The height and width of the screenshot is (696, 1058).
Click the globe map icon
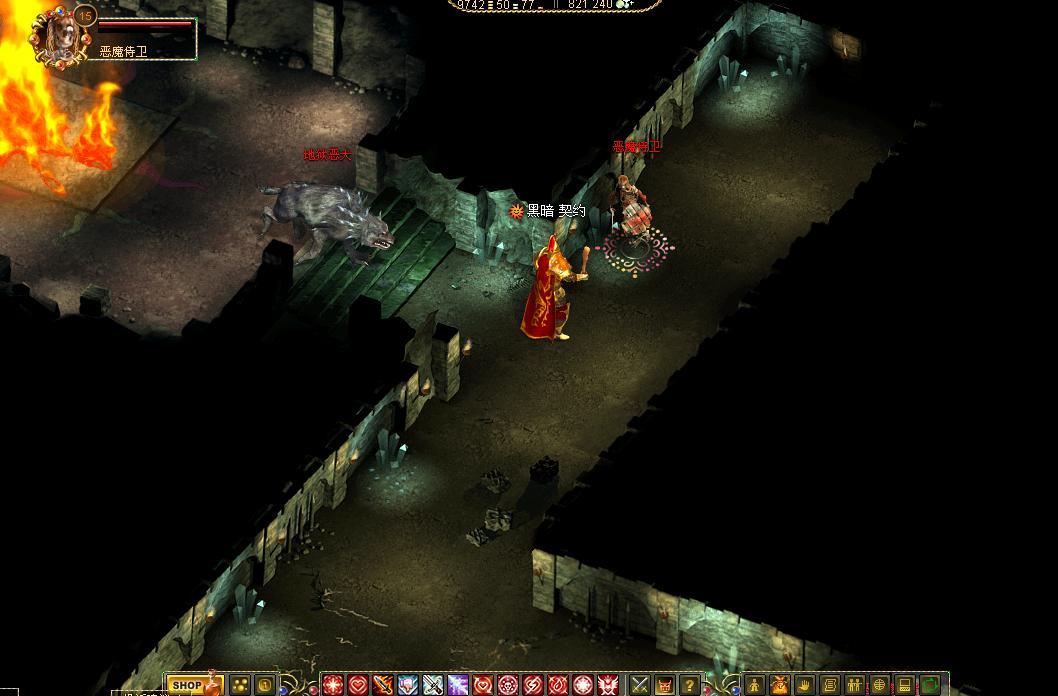tap(880, 685)
